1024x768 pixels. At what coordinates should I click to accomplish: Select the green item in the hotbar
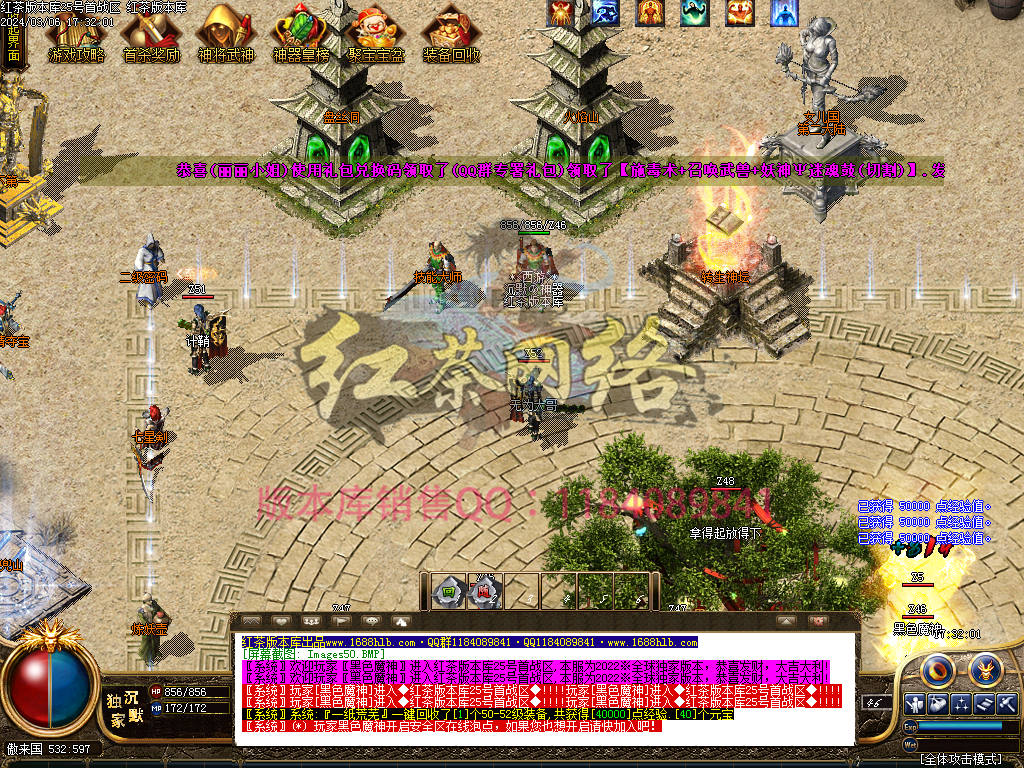(449, 592)
